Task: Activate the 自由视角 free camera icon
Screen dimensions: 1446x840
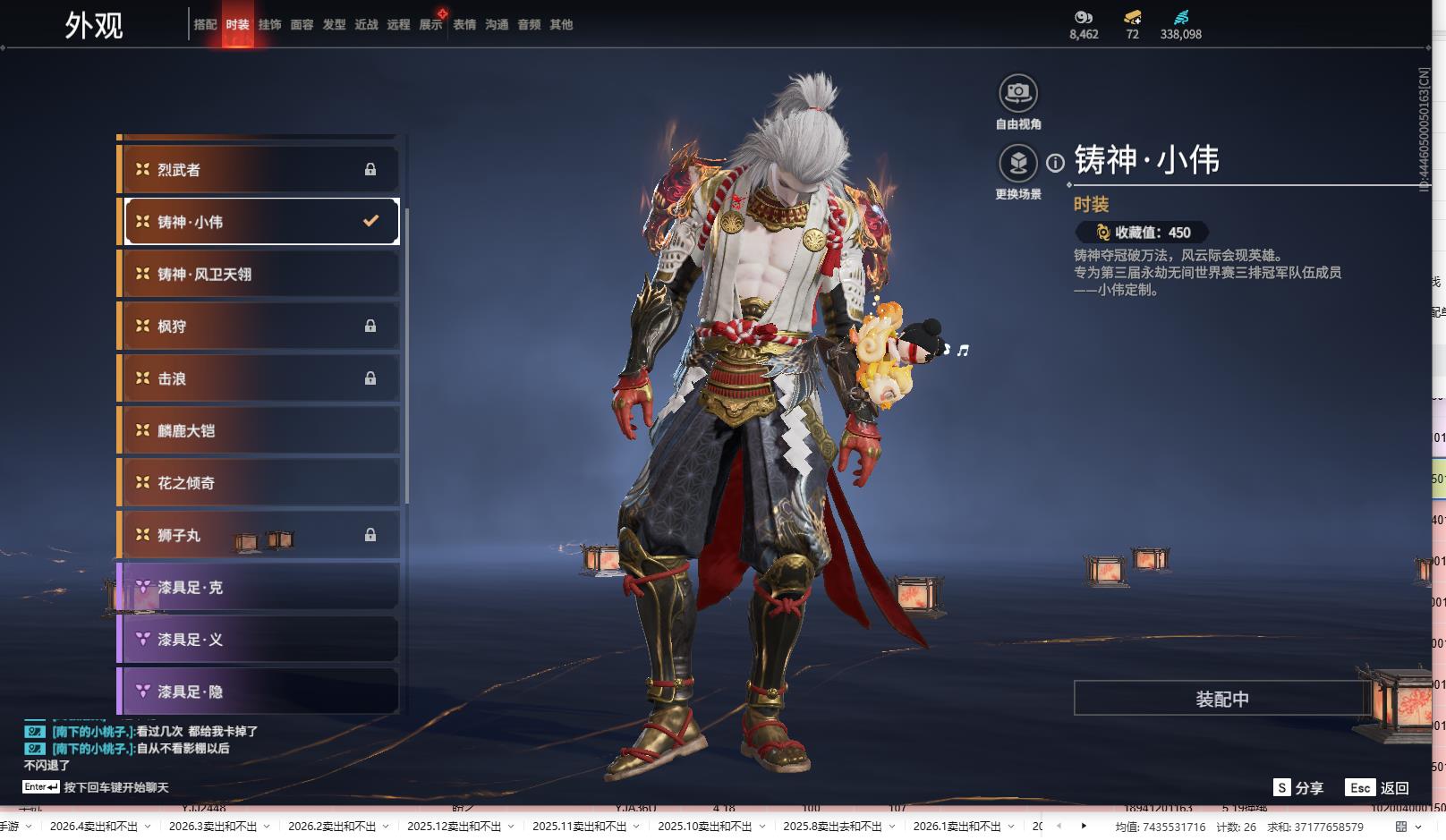Action: (x=1017, y=93)
